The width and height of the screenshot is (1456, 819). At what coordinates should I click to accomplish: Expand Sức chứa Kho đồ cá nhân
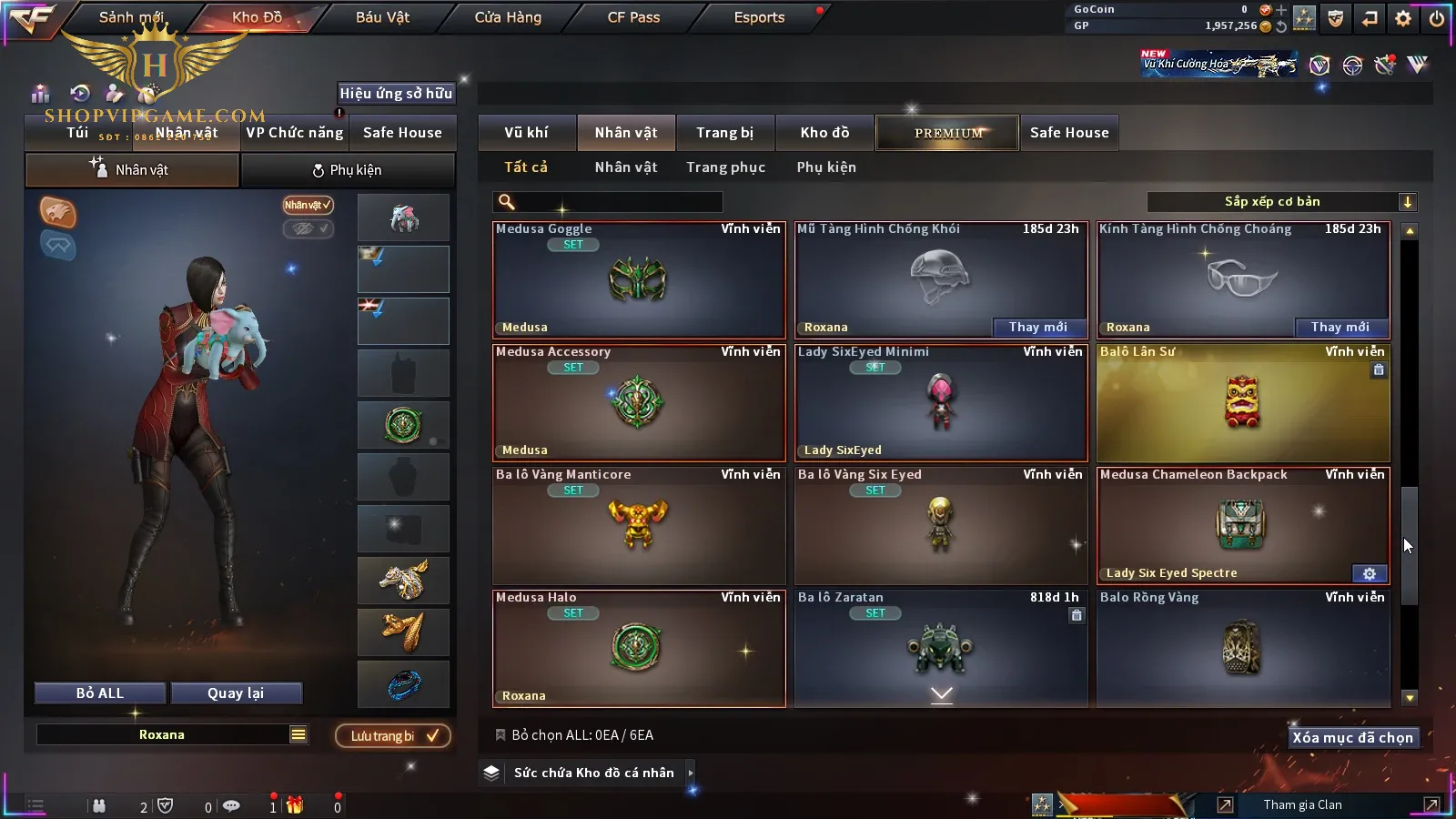(x=595, y=773)
